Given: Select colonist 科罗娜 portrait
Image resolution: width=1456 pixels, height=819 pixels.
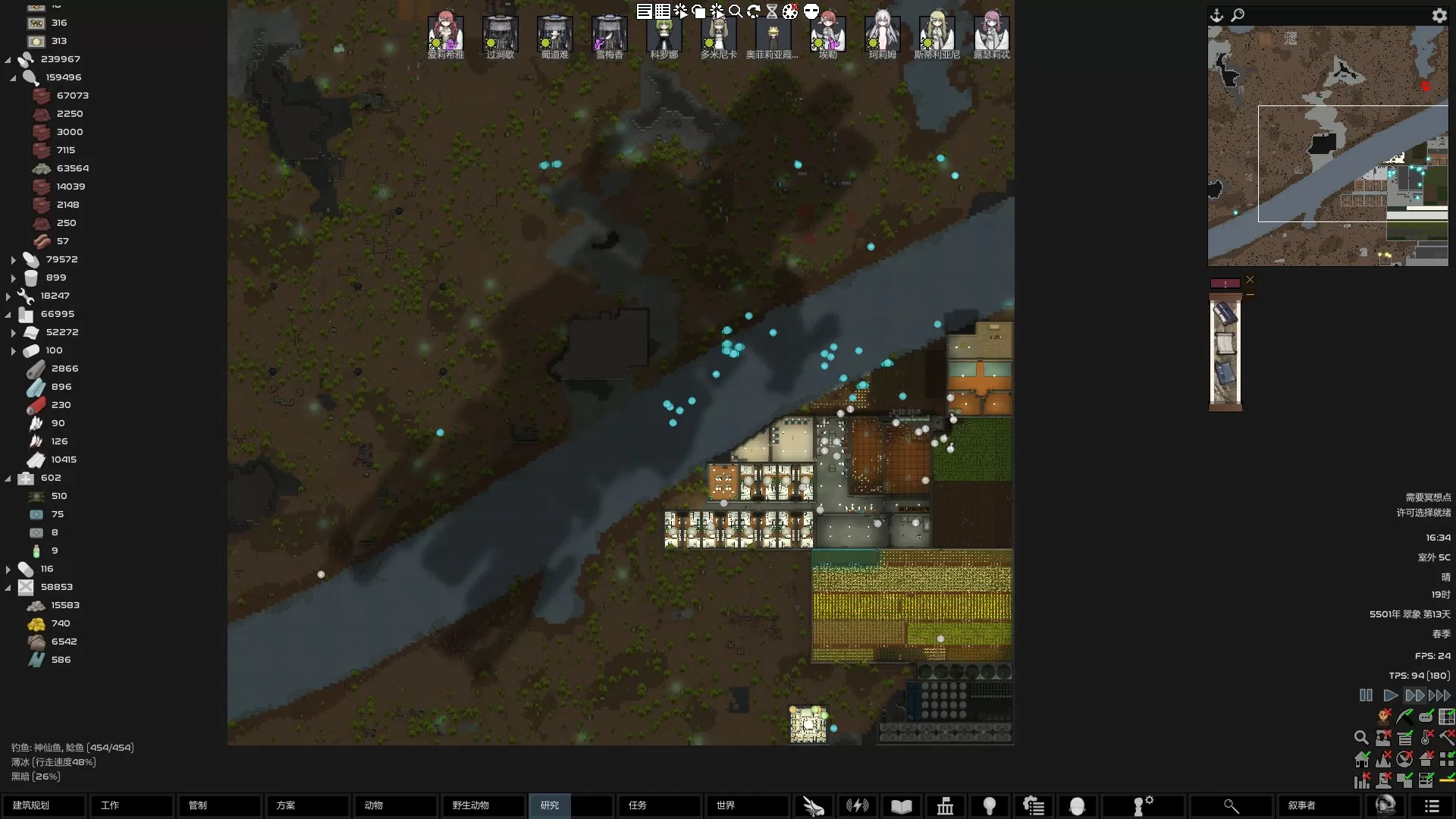Looking at the screenshot, I should (x=664, y=33).
